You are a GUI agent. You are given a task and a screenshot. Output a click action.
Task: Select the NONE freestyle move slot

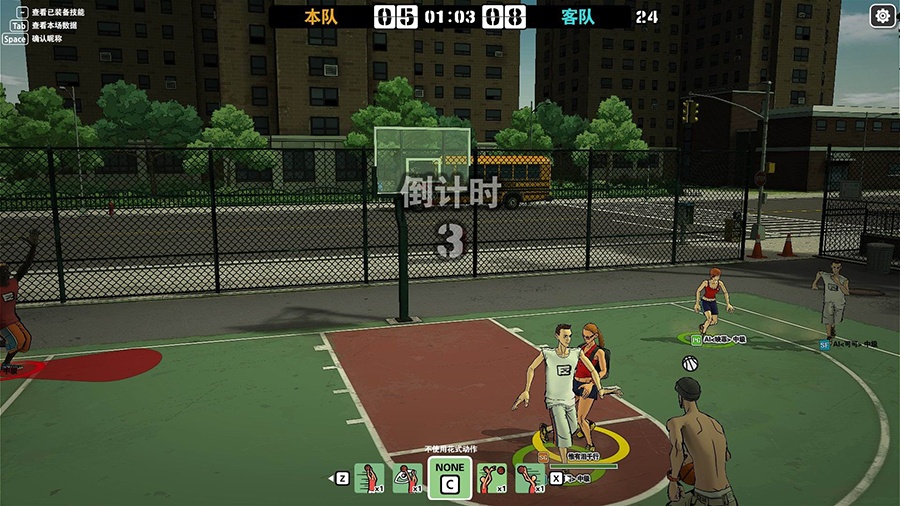click(x=450, y=478)
